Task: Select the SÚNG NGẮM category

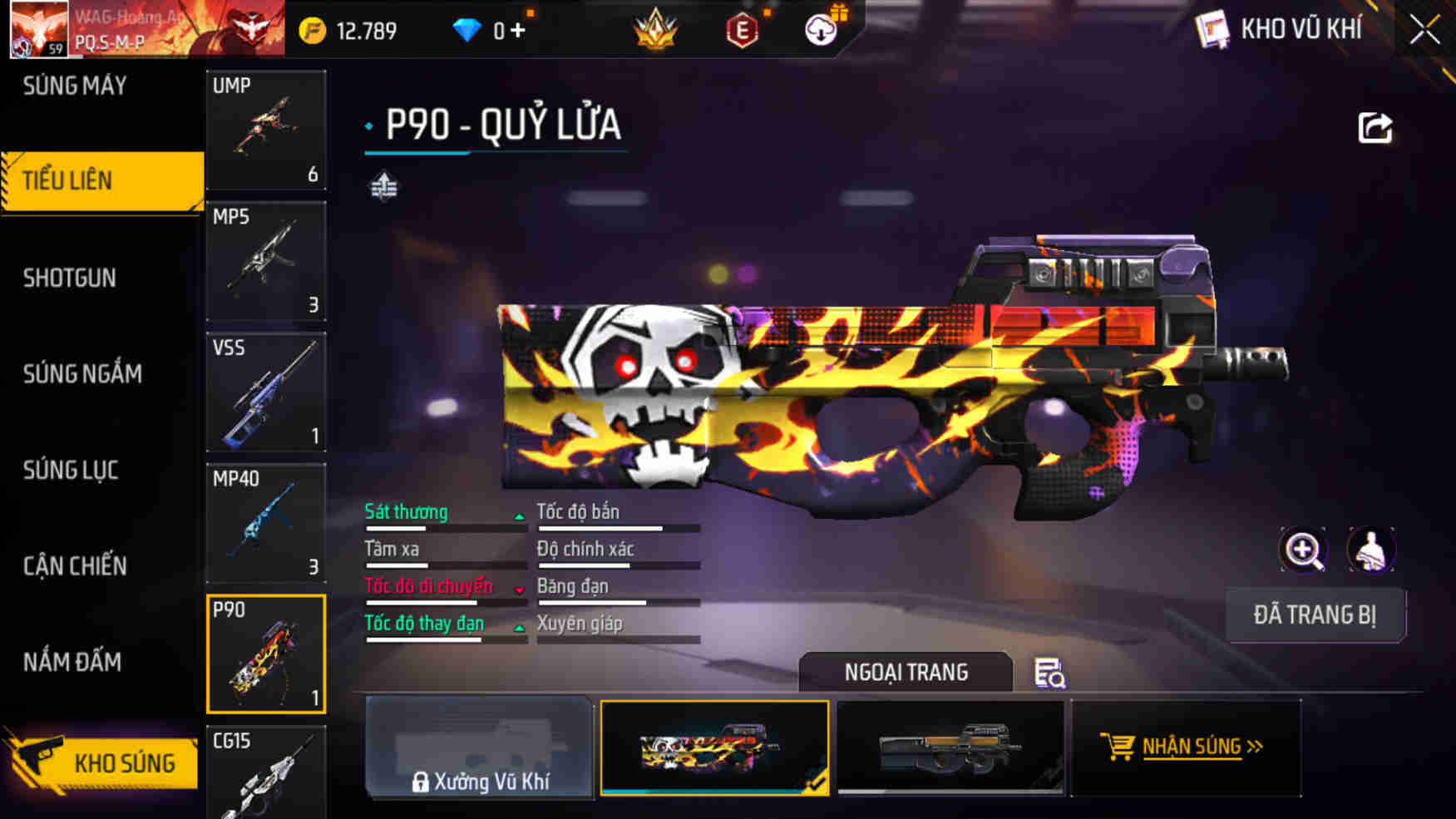Action: [83, 373]
